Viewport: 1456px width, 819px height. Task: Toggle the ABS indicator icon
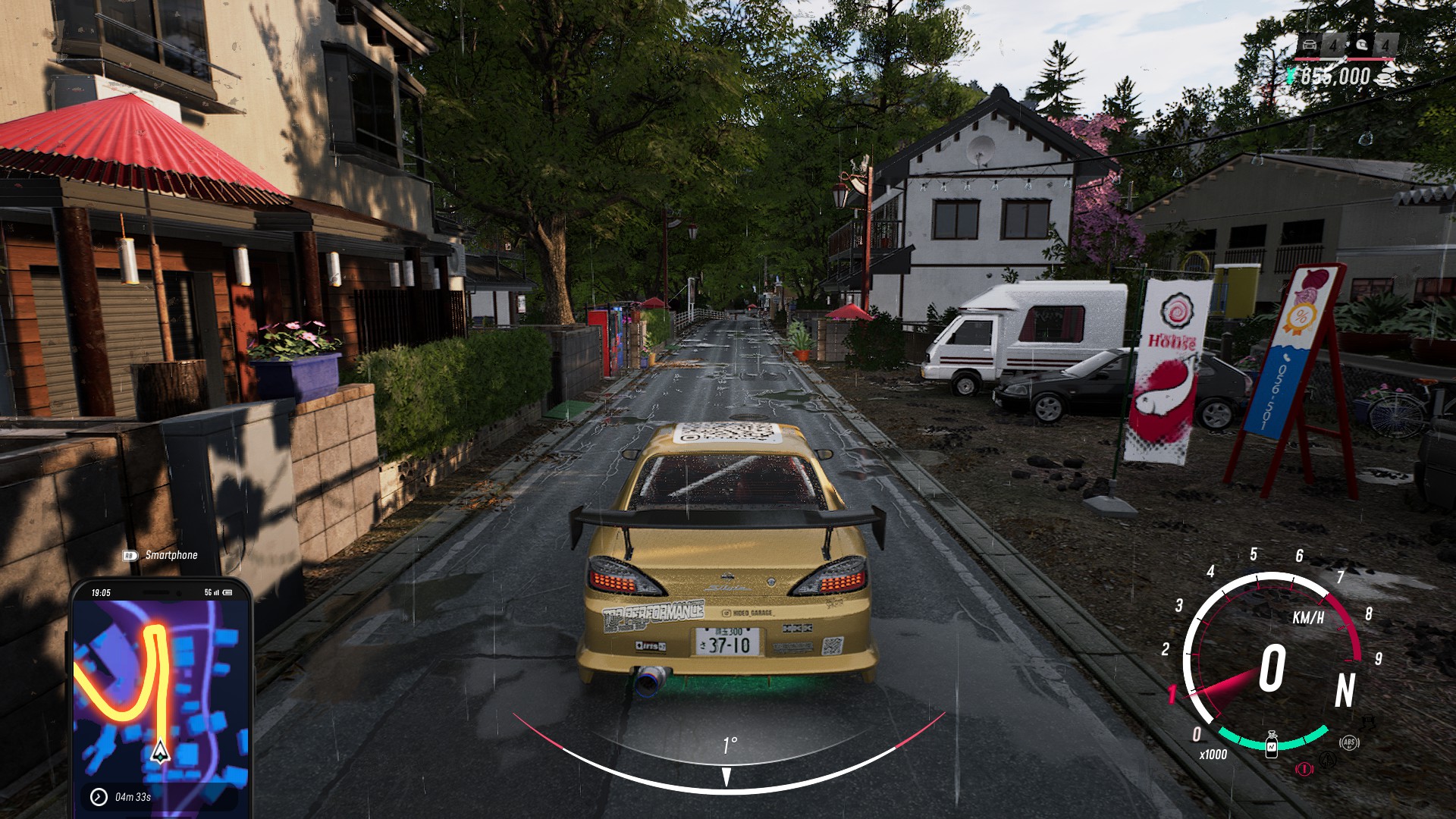click(x=1349, y=742)
